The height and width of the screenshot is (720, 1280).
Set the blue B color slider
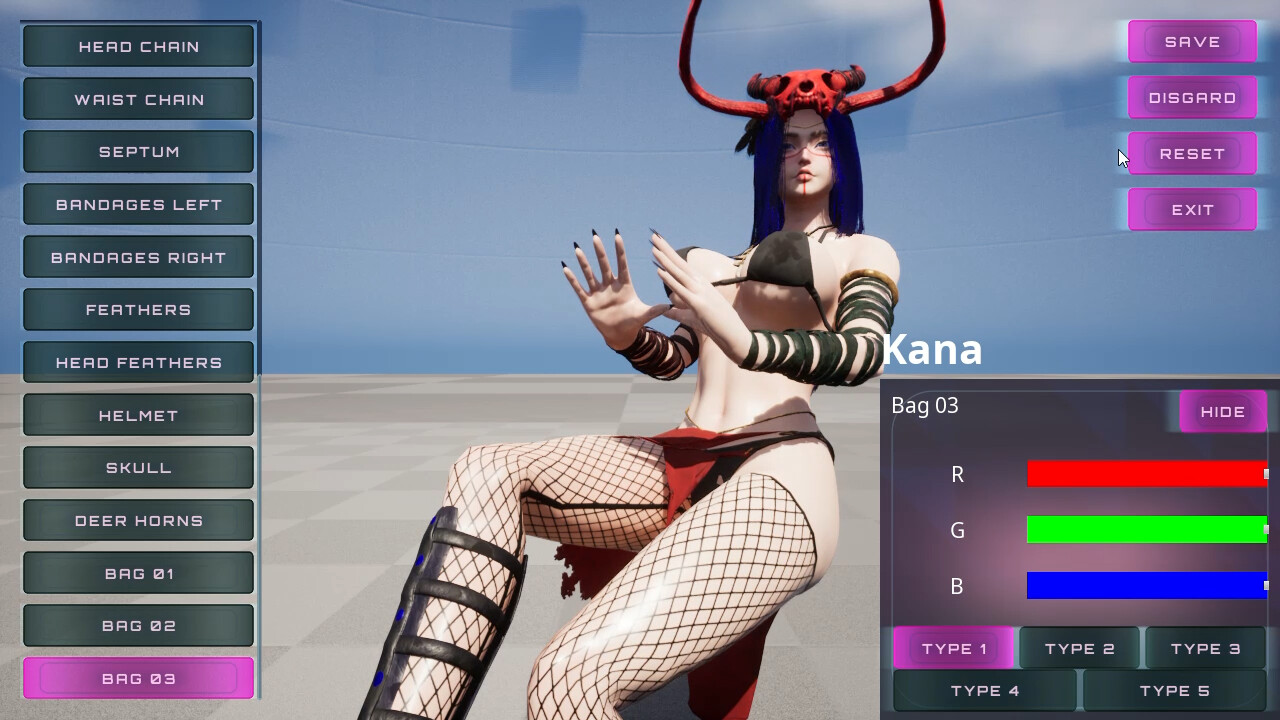[x=1146, y=586]
